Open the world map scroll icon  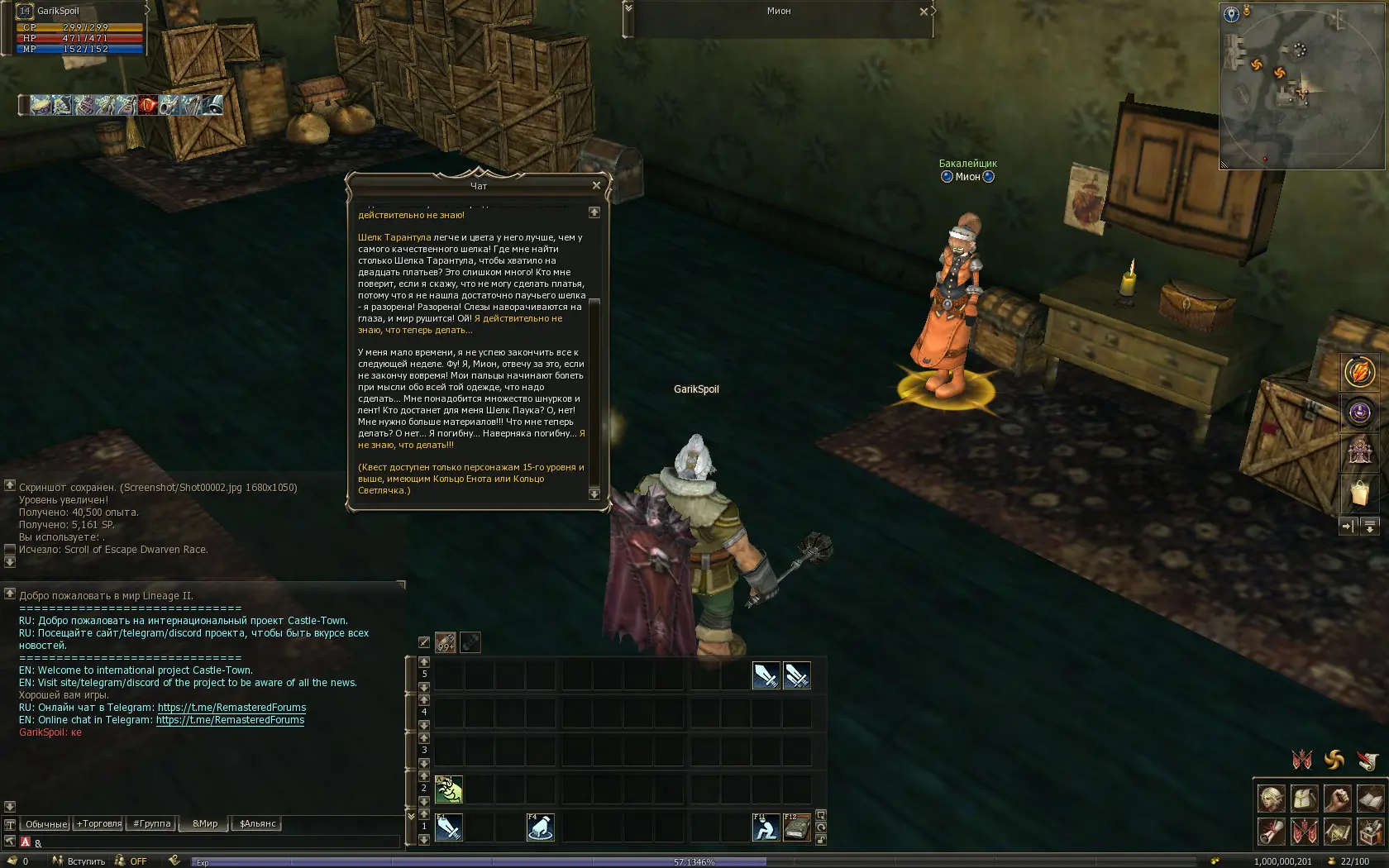click(x=1337, y=831)
